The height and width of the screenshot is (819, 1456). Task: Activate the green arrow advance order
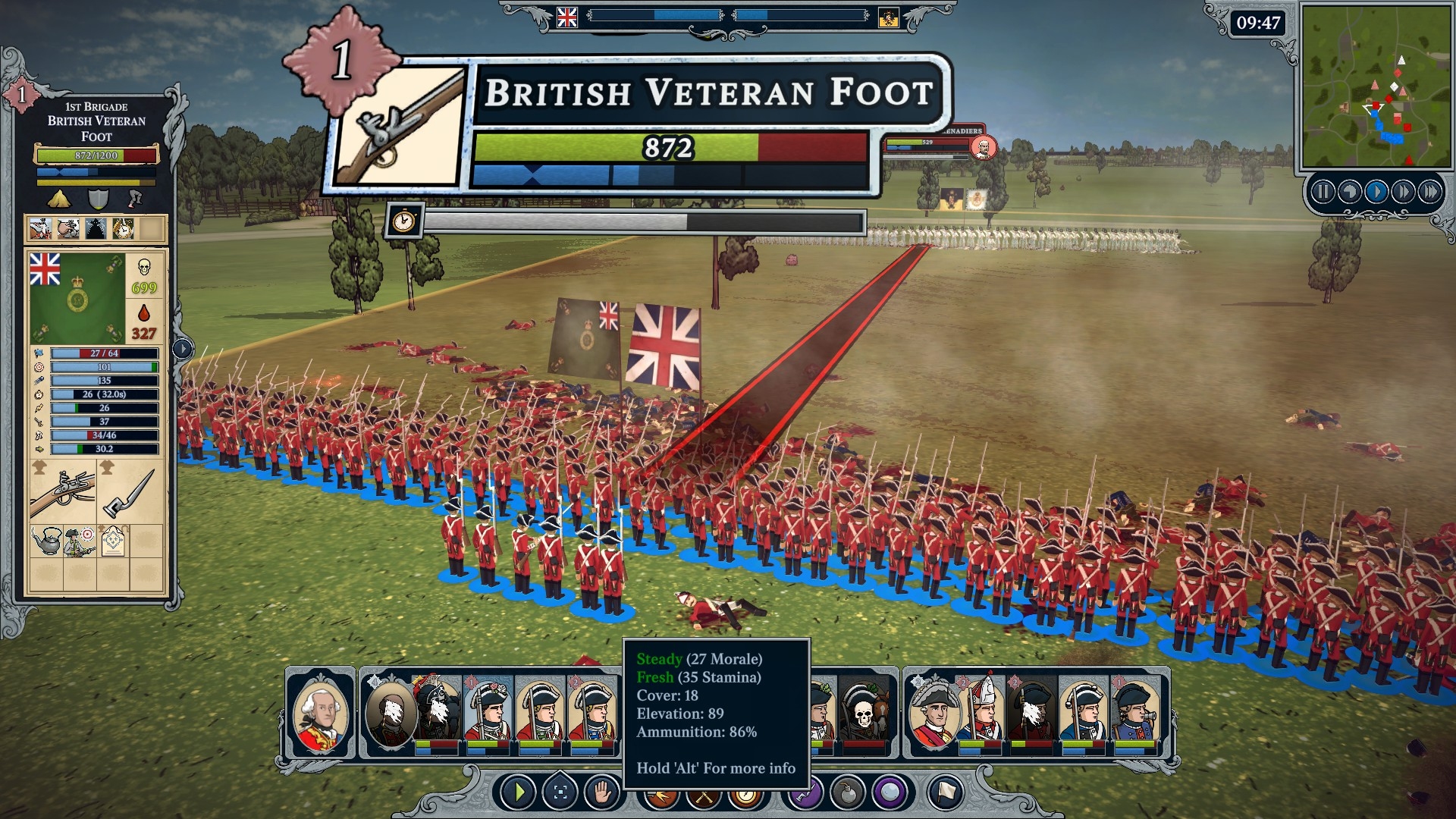pyautogui.click(x=519, y=793)
